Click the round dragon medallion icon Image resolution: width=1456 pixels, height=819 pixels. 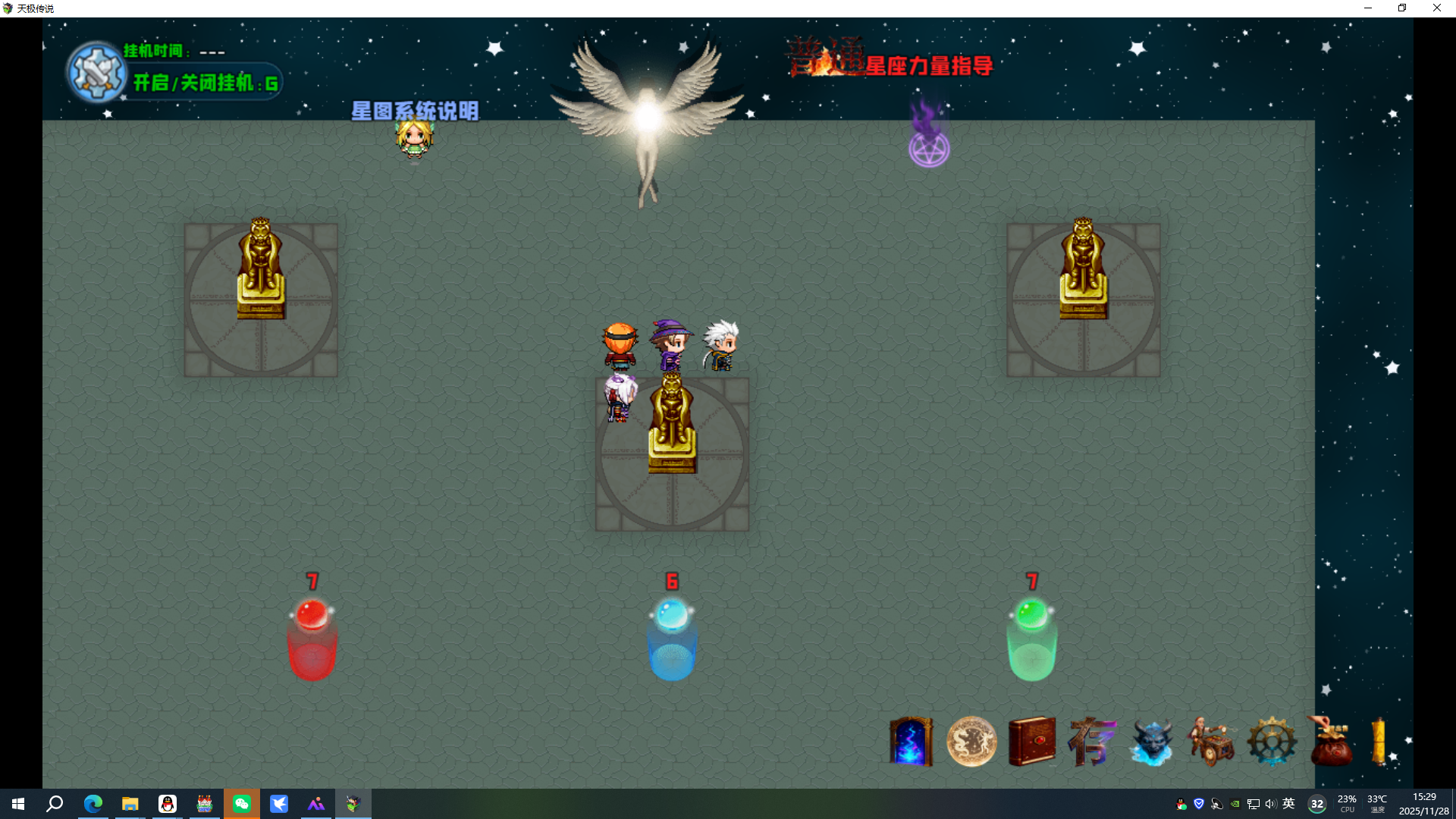click(x=971, y=742)
